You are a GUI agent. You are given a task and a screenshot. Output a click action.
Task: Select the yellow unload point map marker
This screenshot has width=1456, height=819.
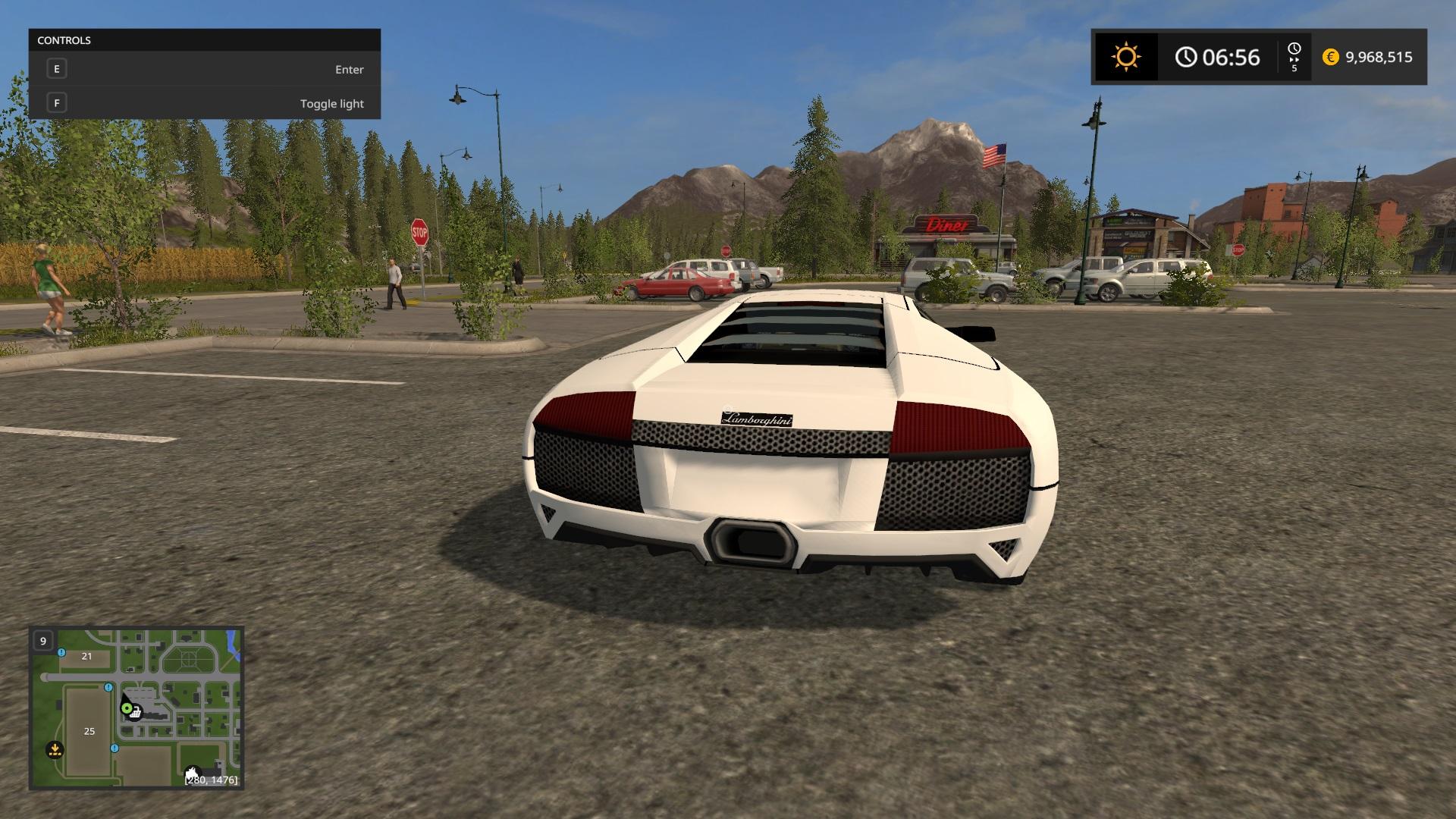54,750
